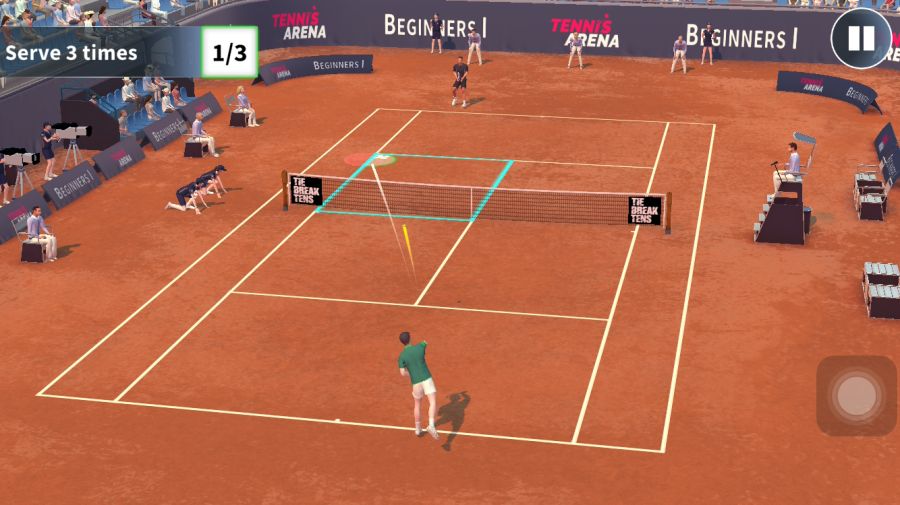Pause the match with the pause button

[x=860, y=39]
